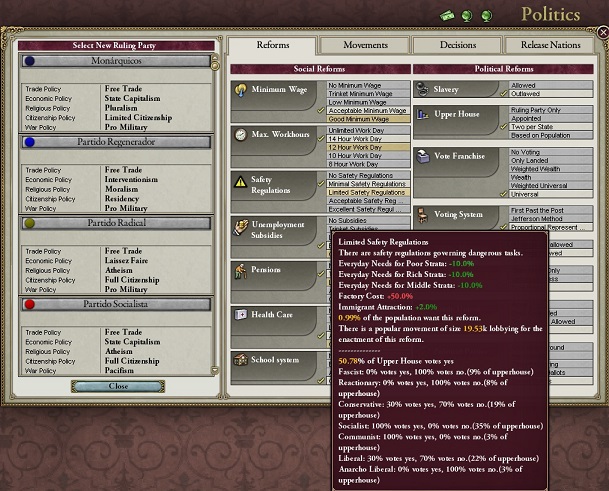Close the party selection panel
Image resolution: width=609 pixels, height=491 pixels.
119,386
